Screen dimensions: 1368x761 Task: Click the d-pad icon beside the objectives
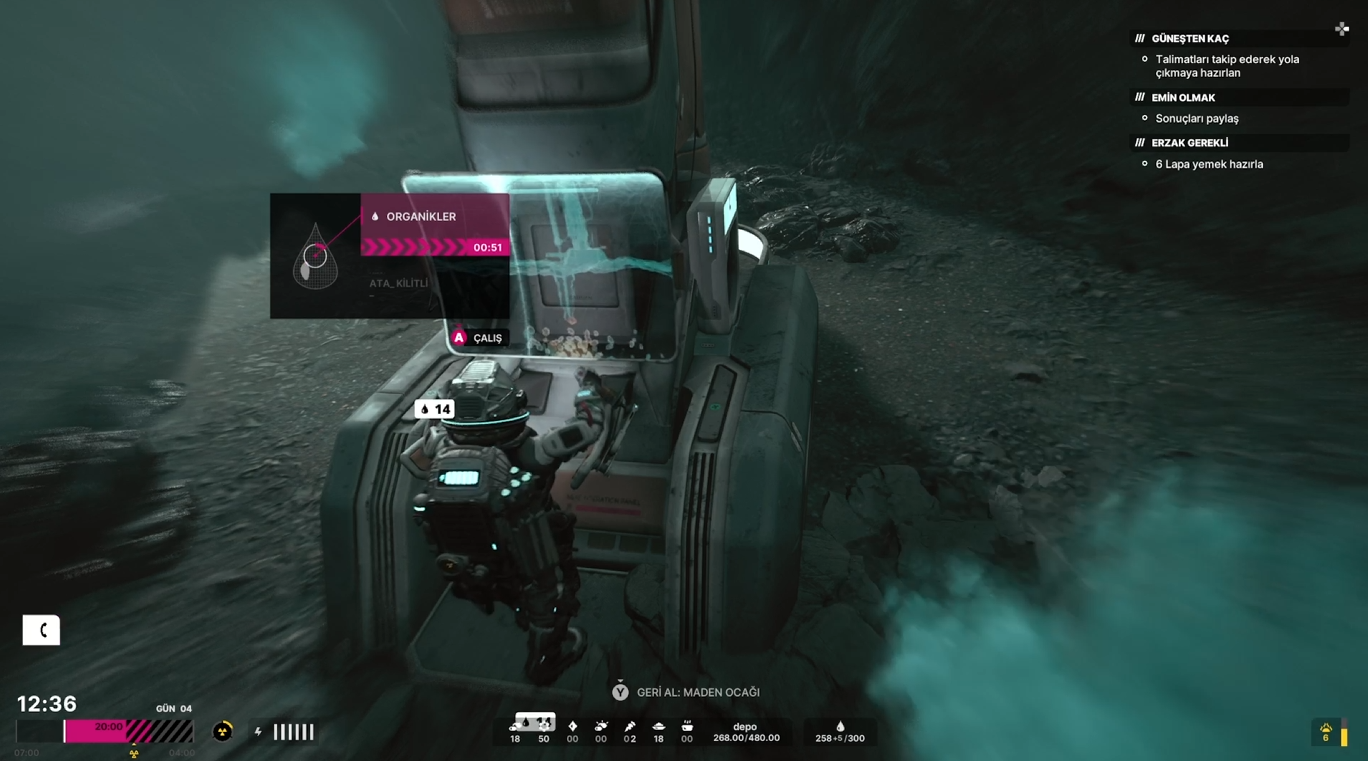click(x=1342, y=29)
